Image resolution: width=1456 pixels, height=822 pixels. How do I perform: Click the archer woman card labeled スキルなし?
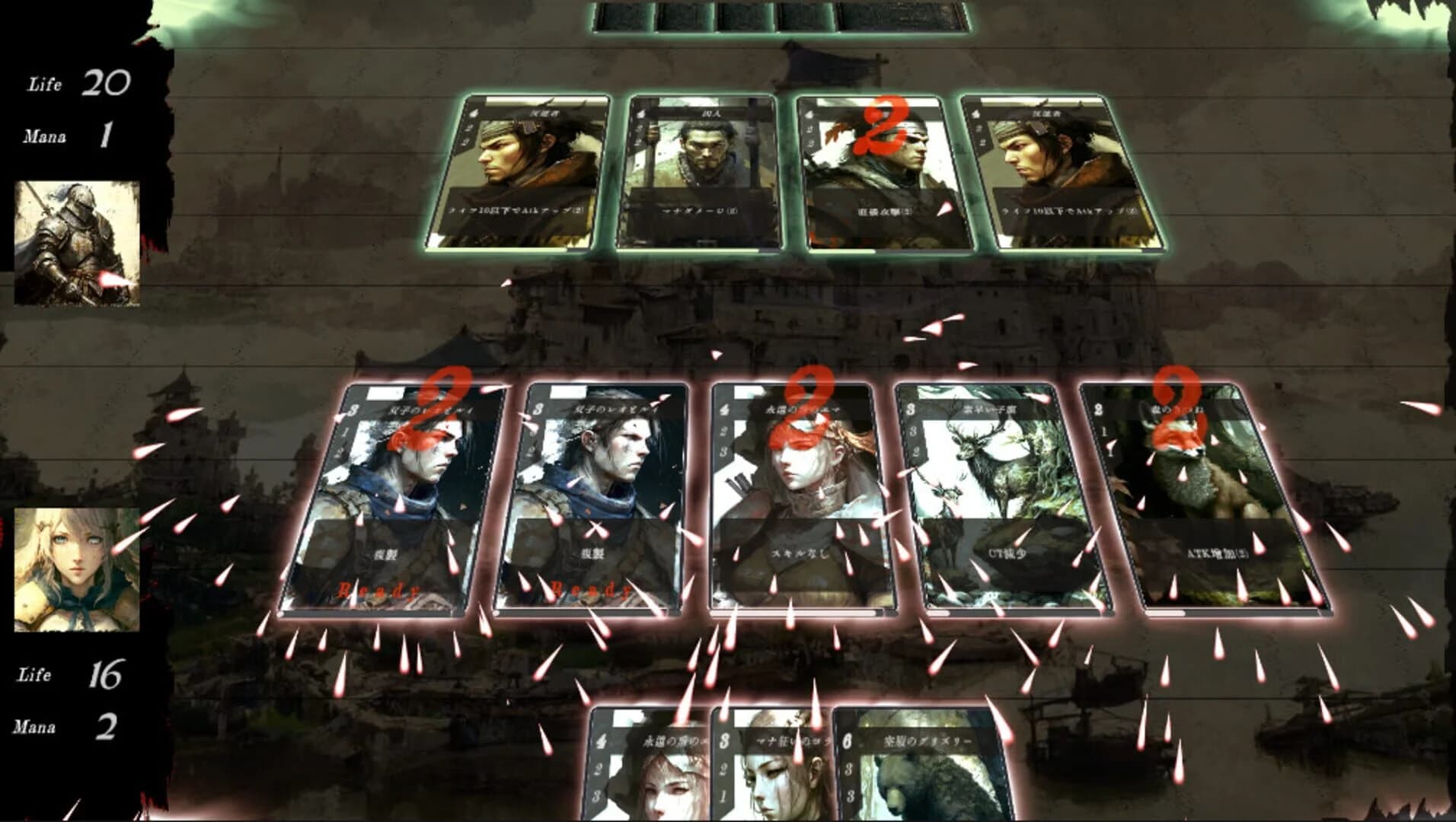[x=800, y=495]
